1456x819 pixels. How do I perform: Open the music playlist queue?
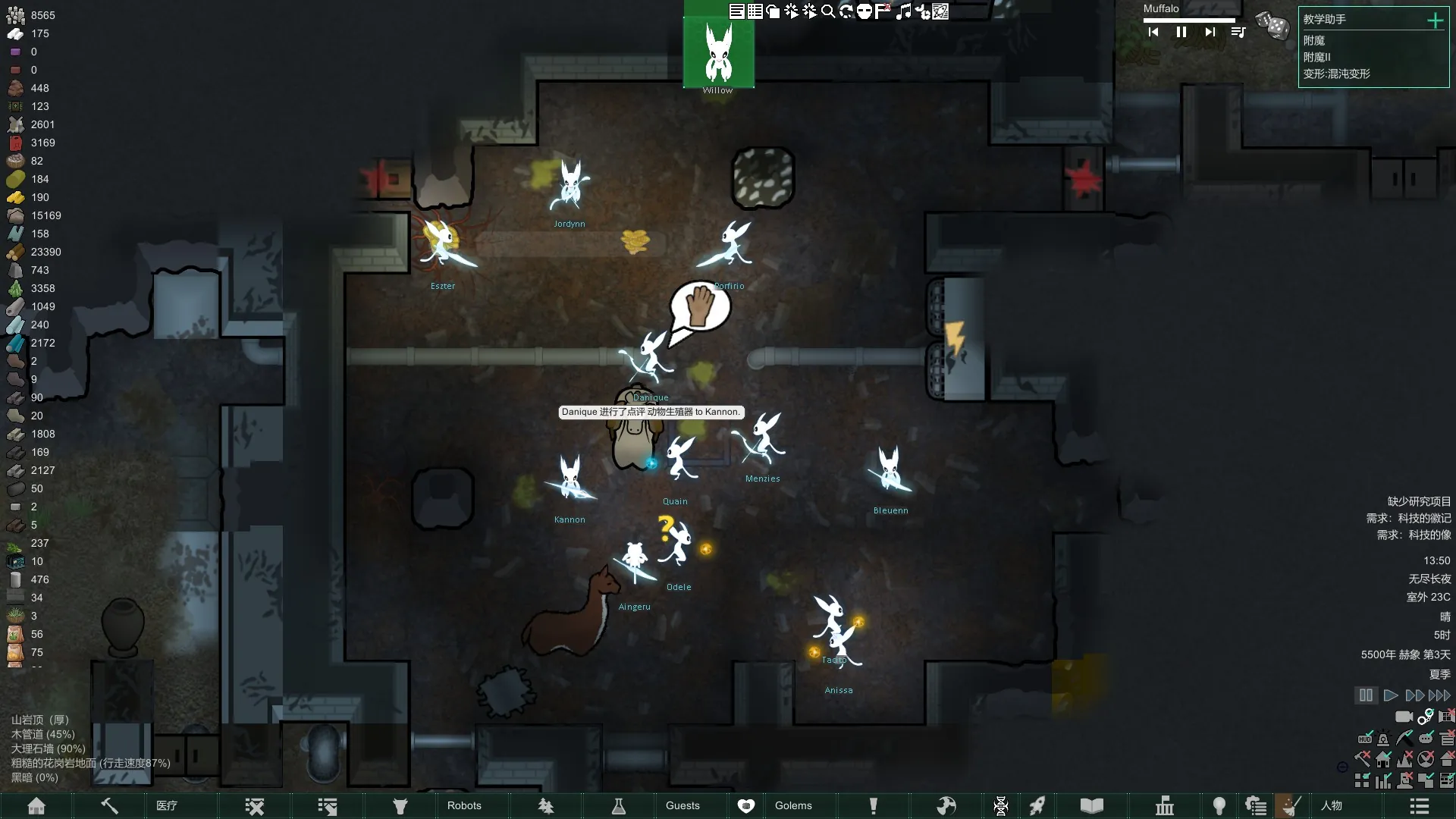click(x=1238, y=32)
